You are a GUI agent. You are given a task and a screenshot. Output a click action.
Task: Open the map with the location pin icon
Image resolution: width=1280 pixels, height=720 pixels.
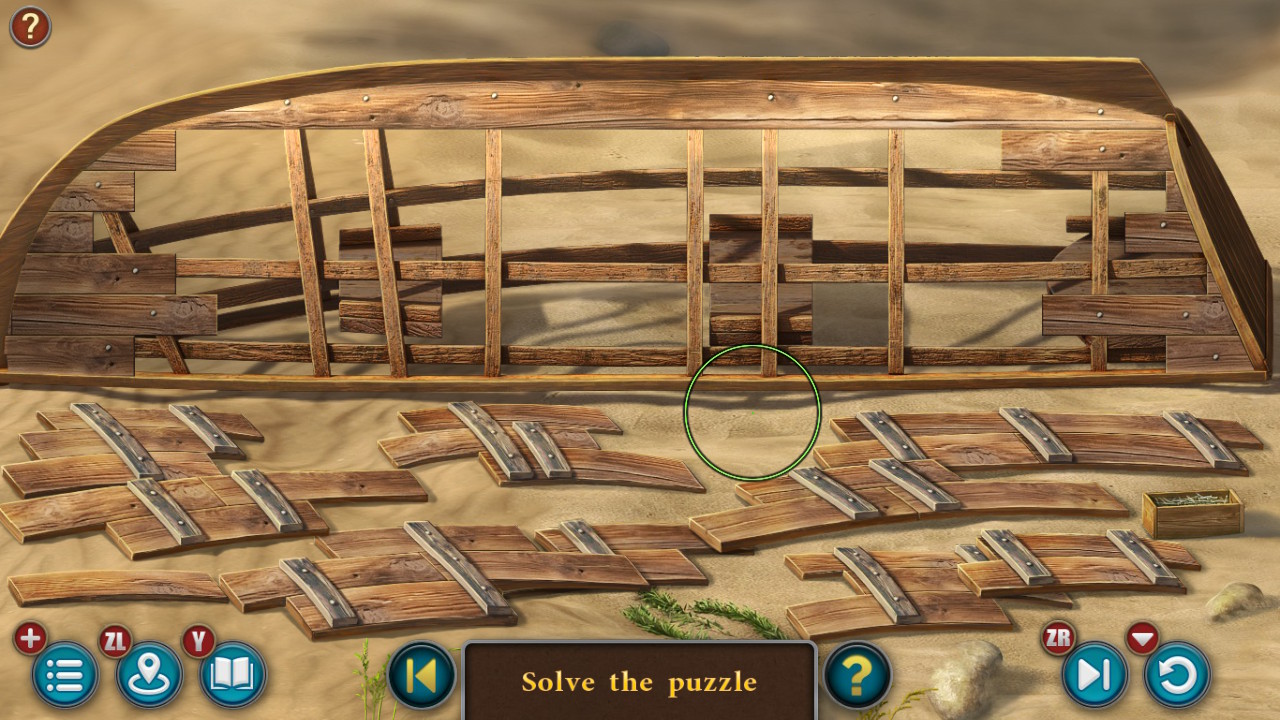[147, 676]
